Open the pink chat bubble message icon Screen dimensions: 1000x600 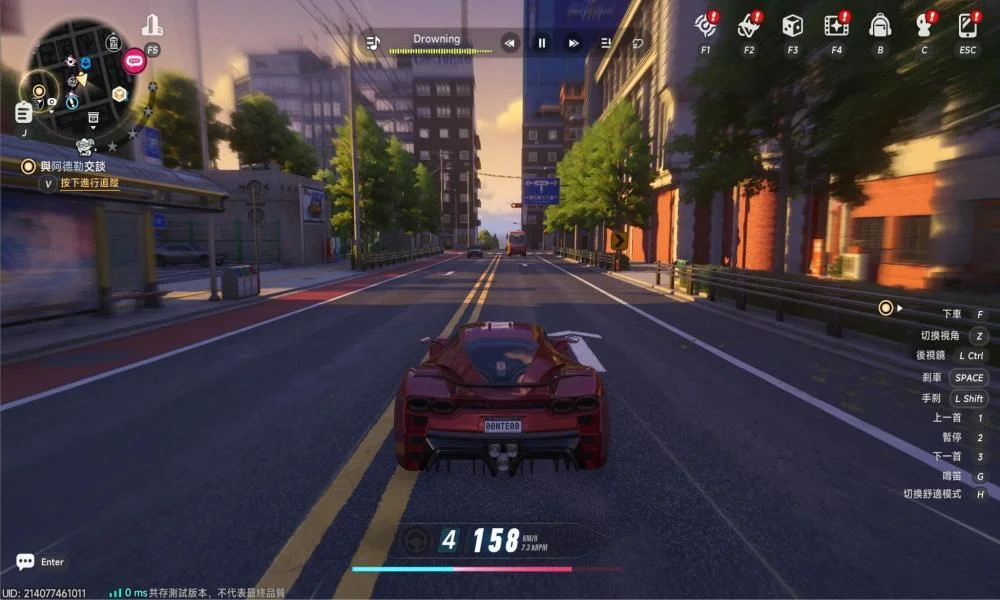pos(134,61)
